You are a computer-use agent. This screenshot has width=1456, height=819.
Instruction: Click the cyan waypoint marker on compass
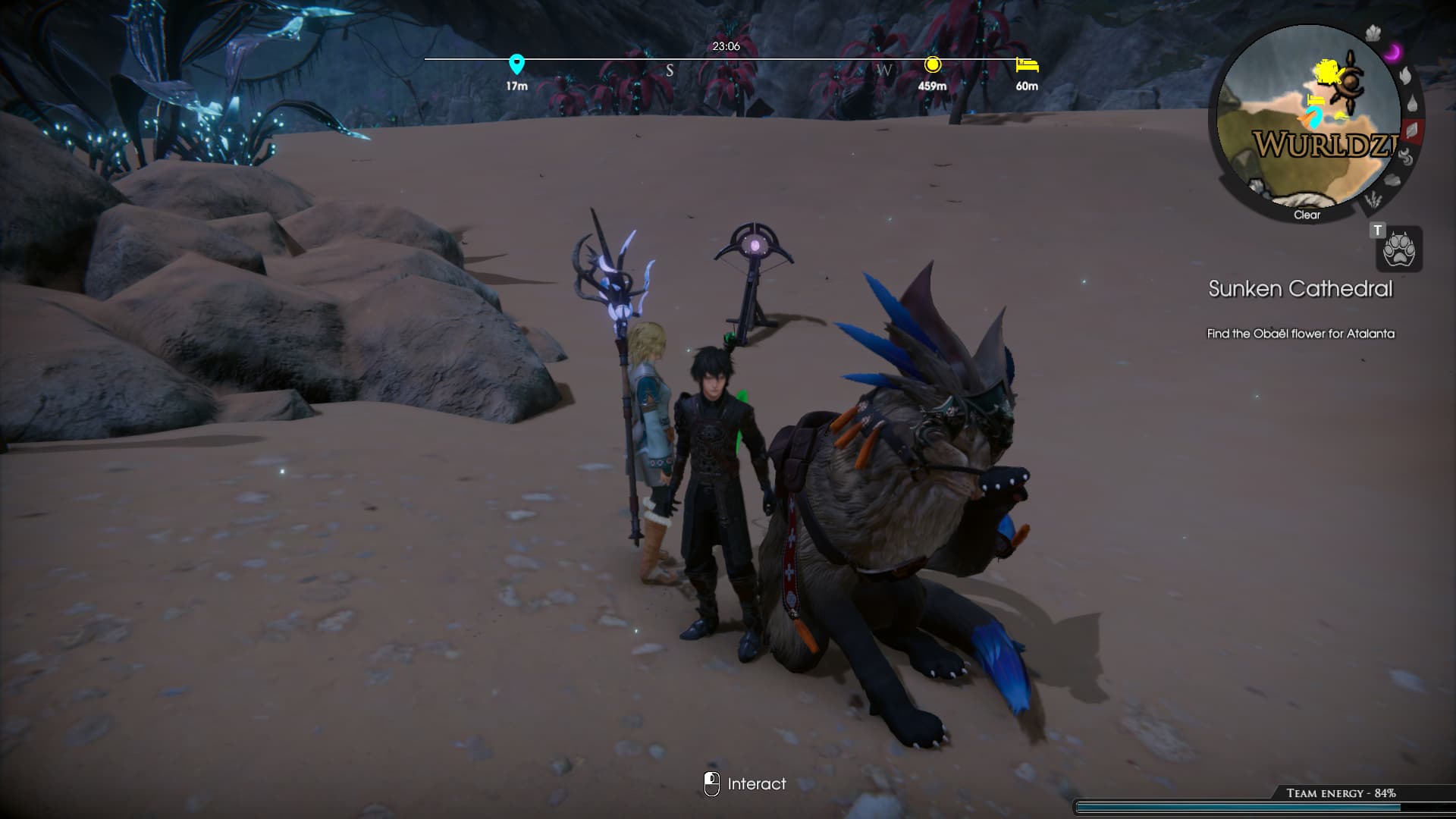516,64
